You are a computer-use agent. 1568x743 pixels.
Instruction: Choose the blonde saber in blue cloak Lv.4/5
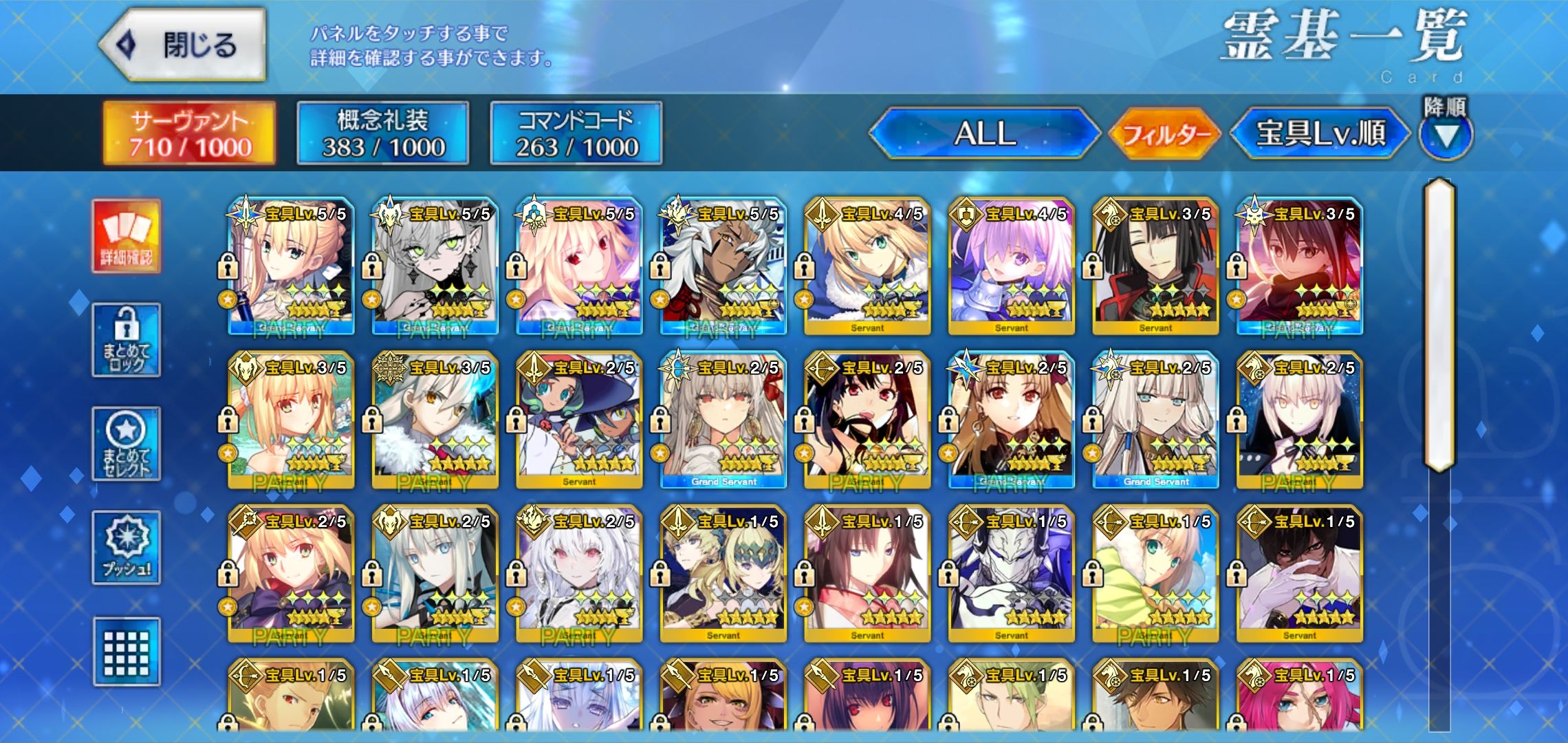[x=867, y=266]
